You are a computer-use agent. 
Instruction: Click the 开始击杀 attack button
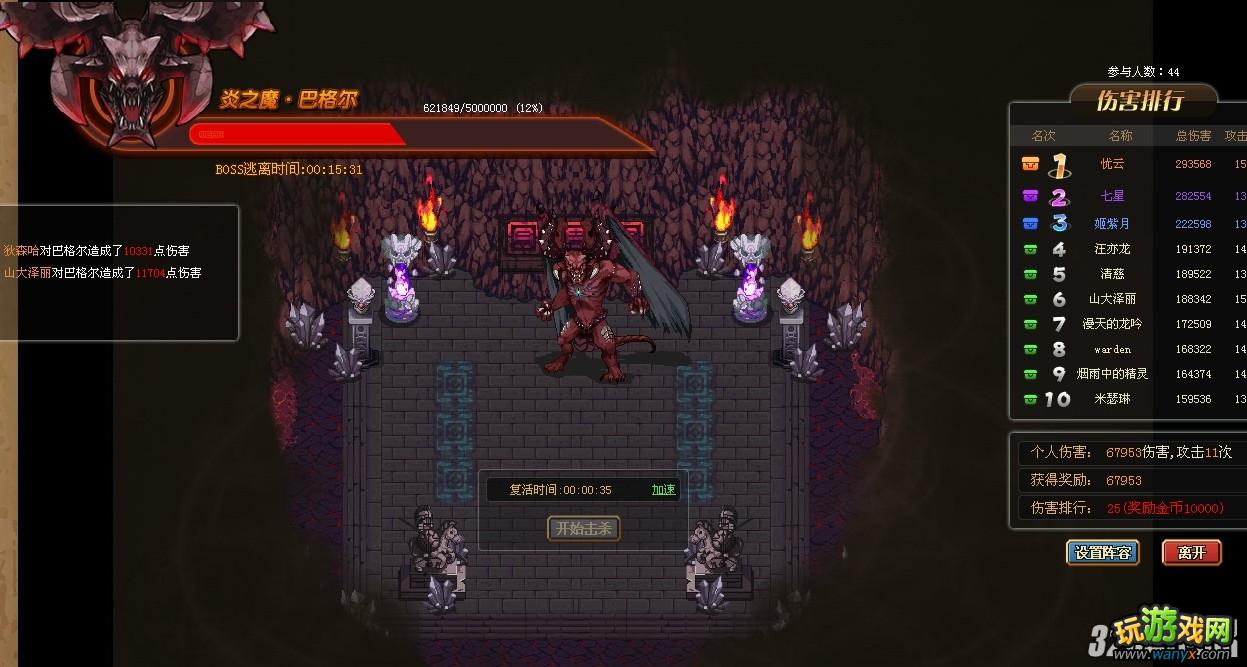584,528
